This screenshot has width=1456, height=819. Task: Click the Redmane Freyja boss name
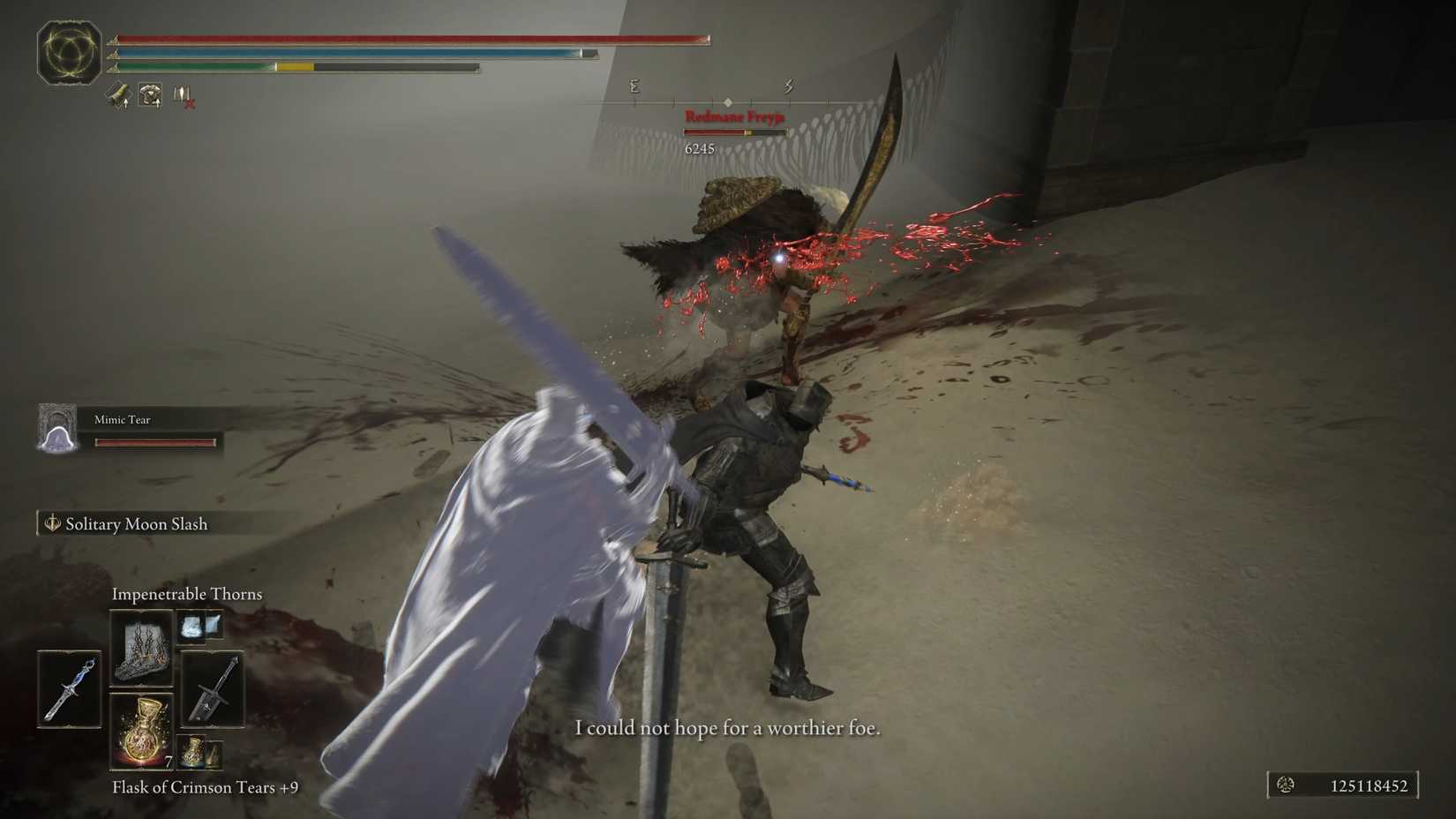[737, 116]
